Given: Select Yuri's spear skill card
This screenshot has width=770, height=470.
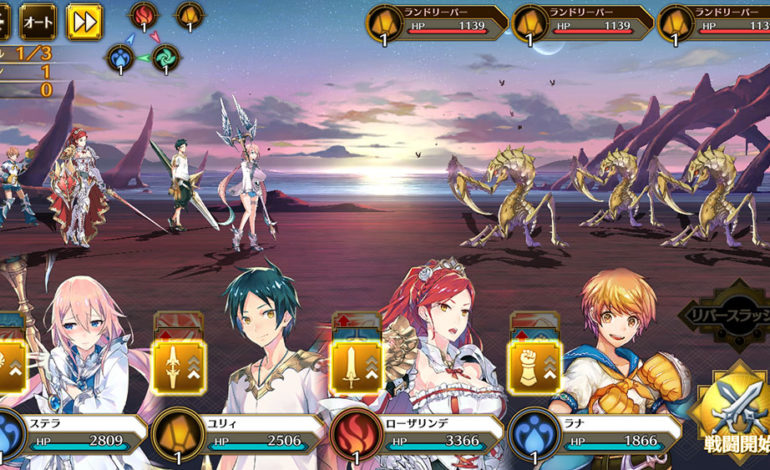Looking at the screenshot, I should pos(179,366).
